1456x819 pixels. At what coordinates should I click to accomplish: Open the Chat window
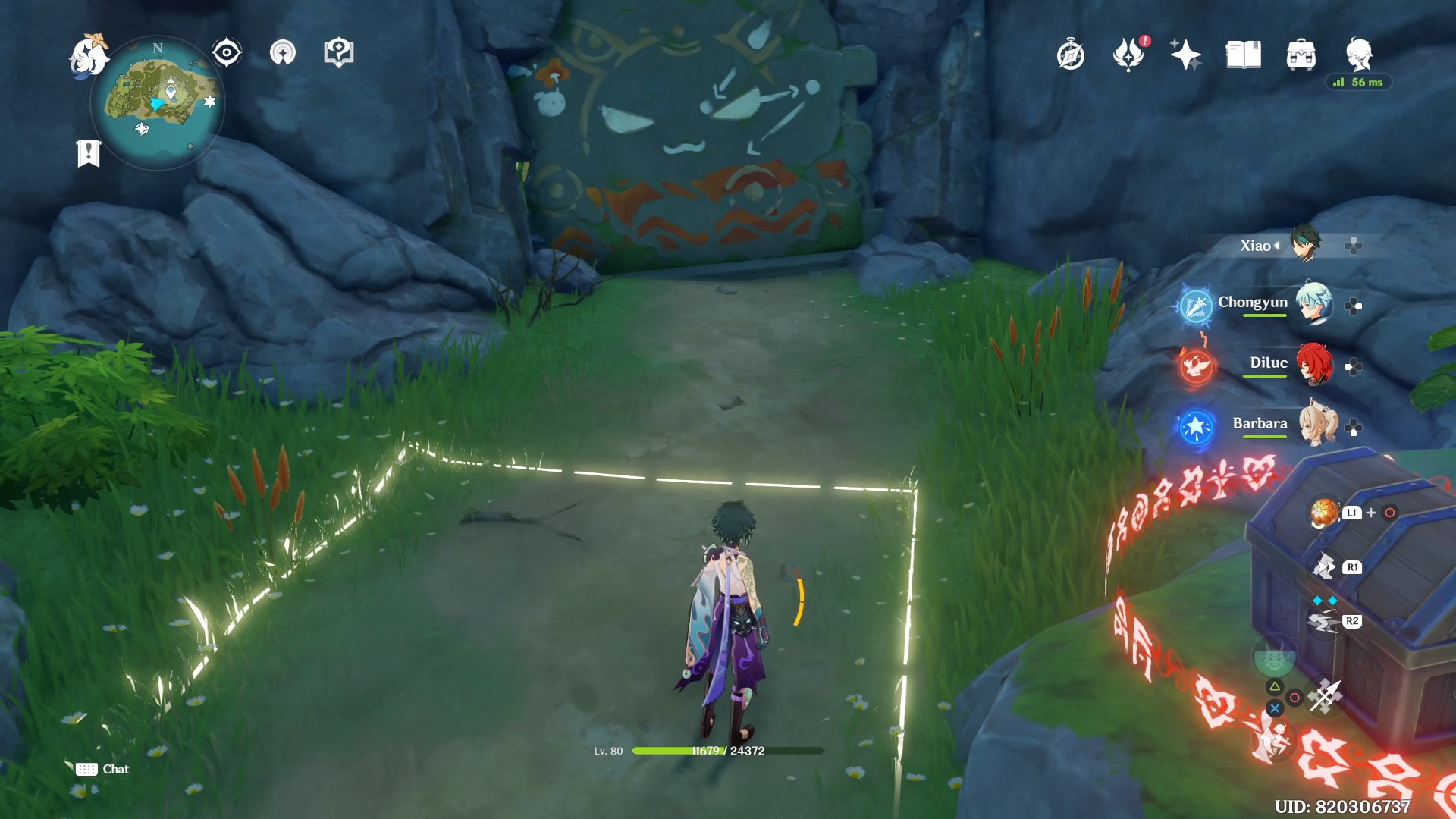(x=102, y=769)
